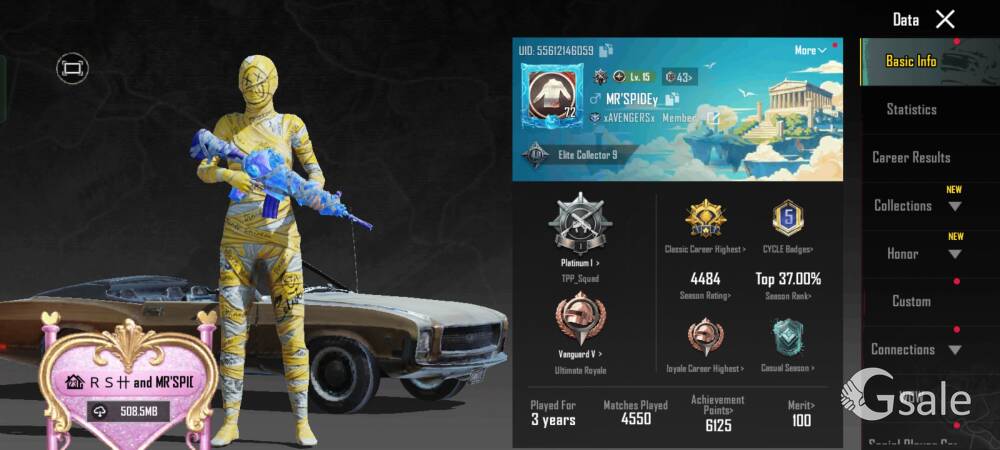The width and height of the screenshot is (1000, 450).
Task: View Achievement Points details
Action: pyautogui.click(x=717, y=413)
